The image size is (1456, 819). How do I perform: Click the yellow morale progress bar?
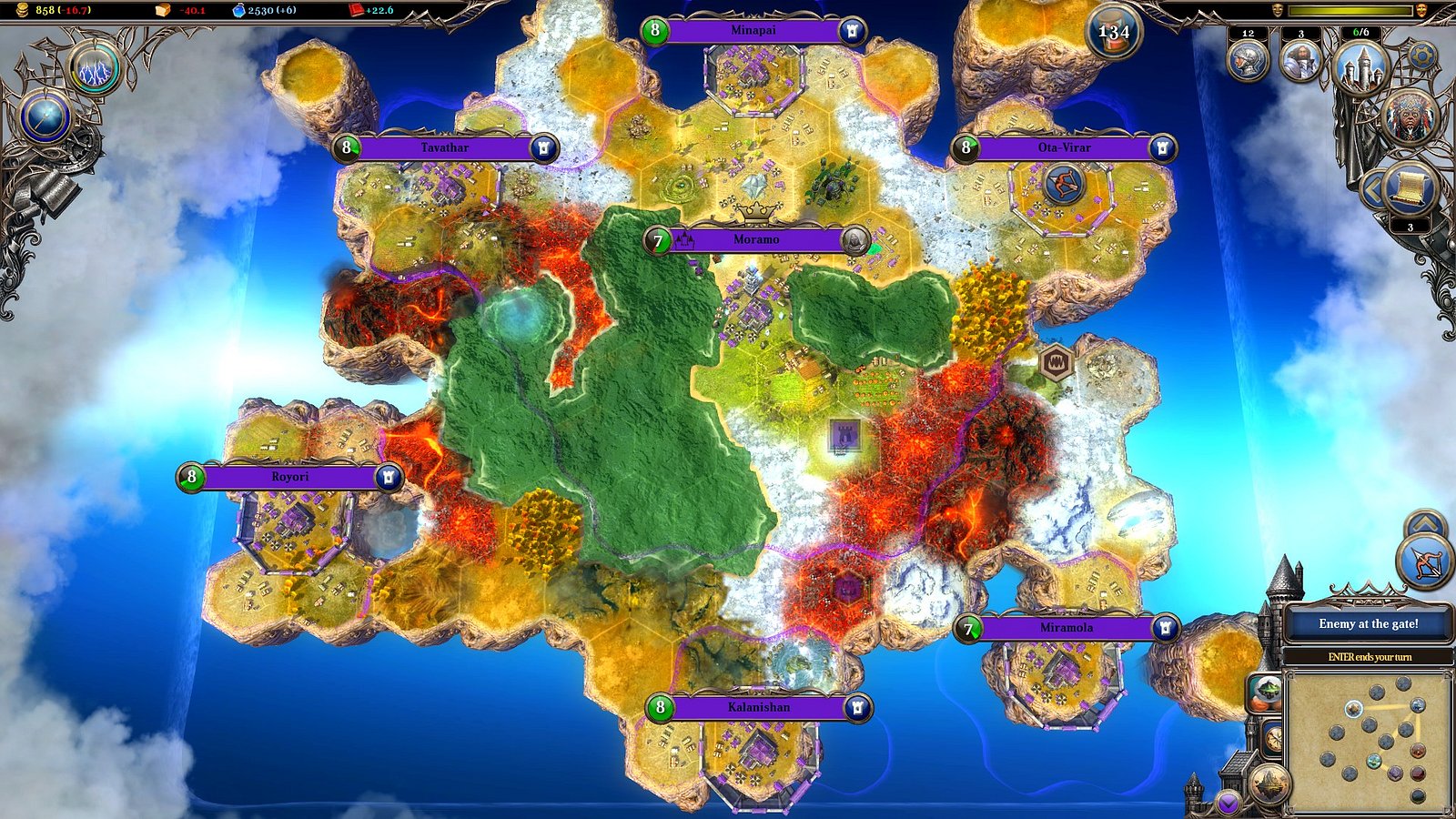click(1351, 10)
